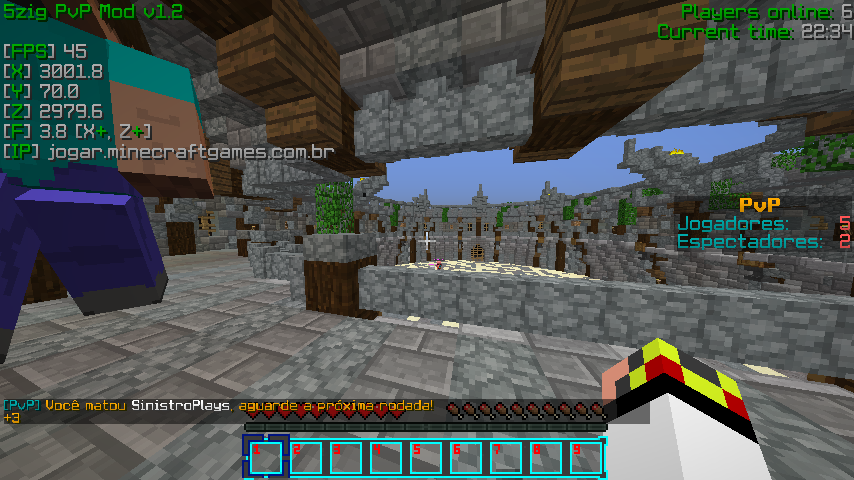Click the PvP scoreboard sidebar title
This screenshot has width=854, height=480.
pos(759,204)
